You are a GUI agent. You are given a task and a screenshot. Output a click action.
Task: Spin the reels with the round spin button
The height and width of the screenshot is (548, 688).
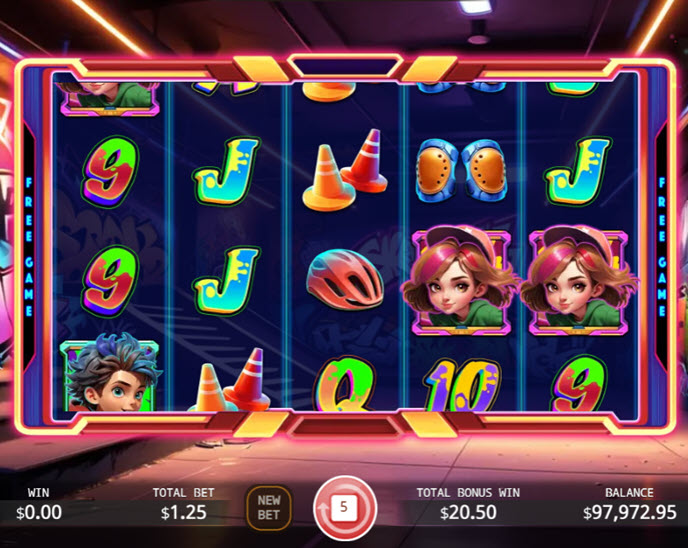(344, 507)
